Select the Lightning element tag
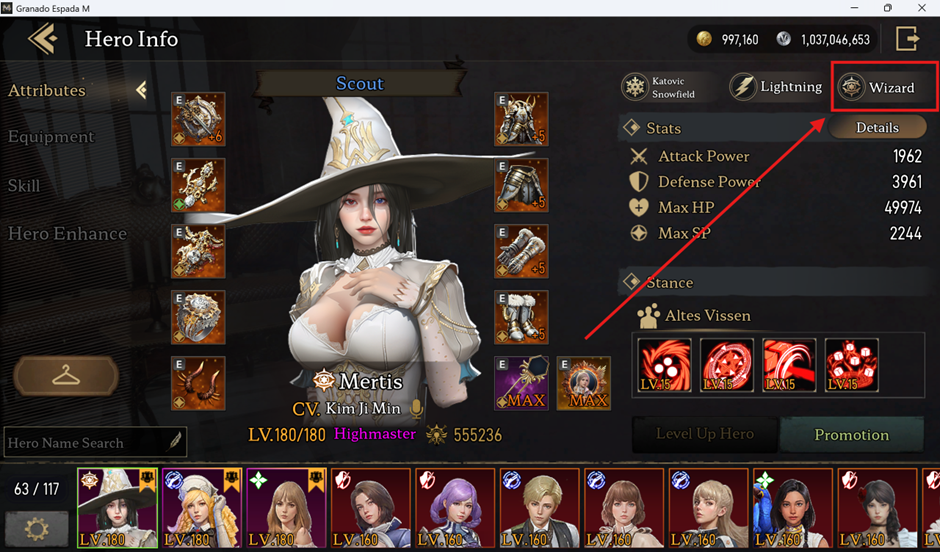Viewport: 940px width, 552px height. 777,87
